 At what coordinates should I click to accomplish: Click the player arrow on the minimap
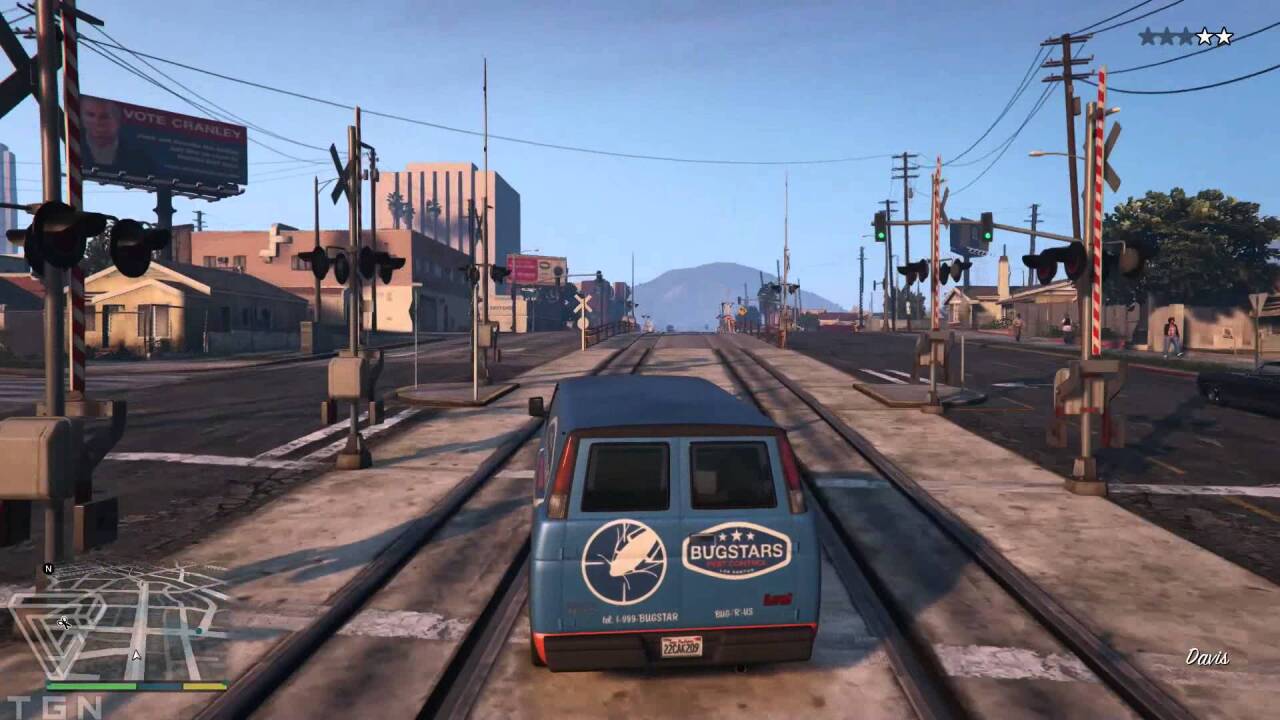coord(136,656)
